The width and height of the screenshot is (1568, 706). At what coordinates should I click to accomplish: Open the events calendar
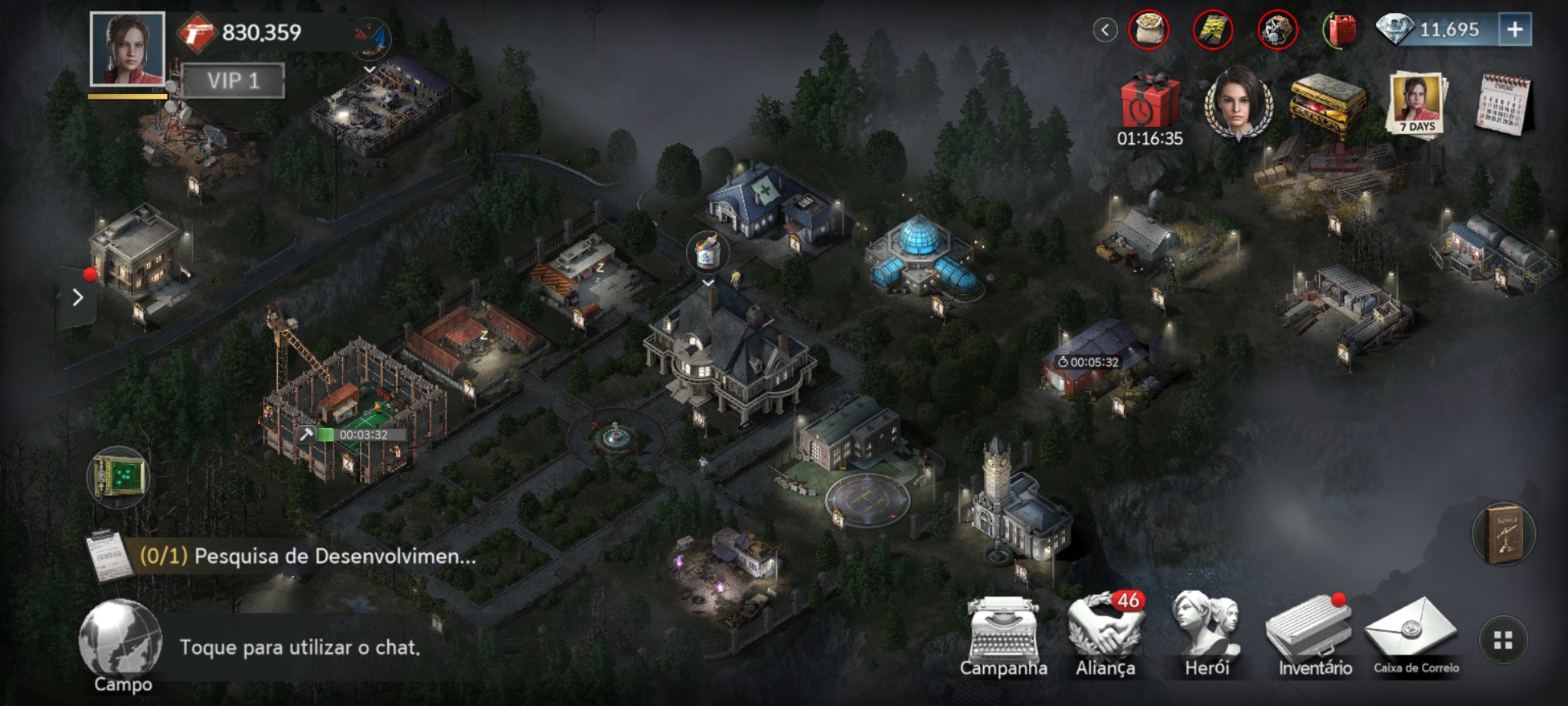(x=1503, y=105)
